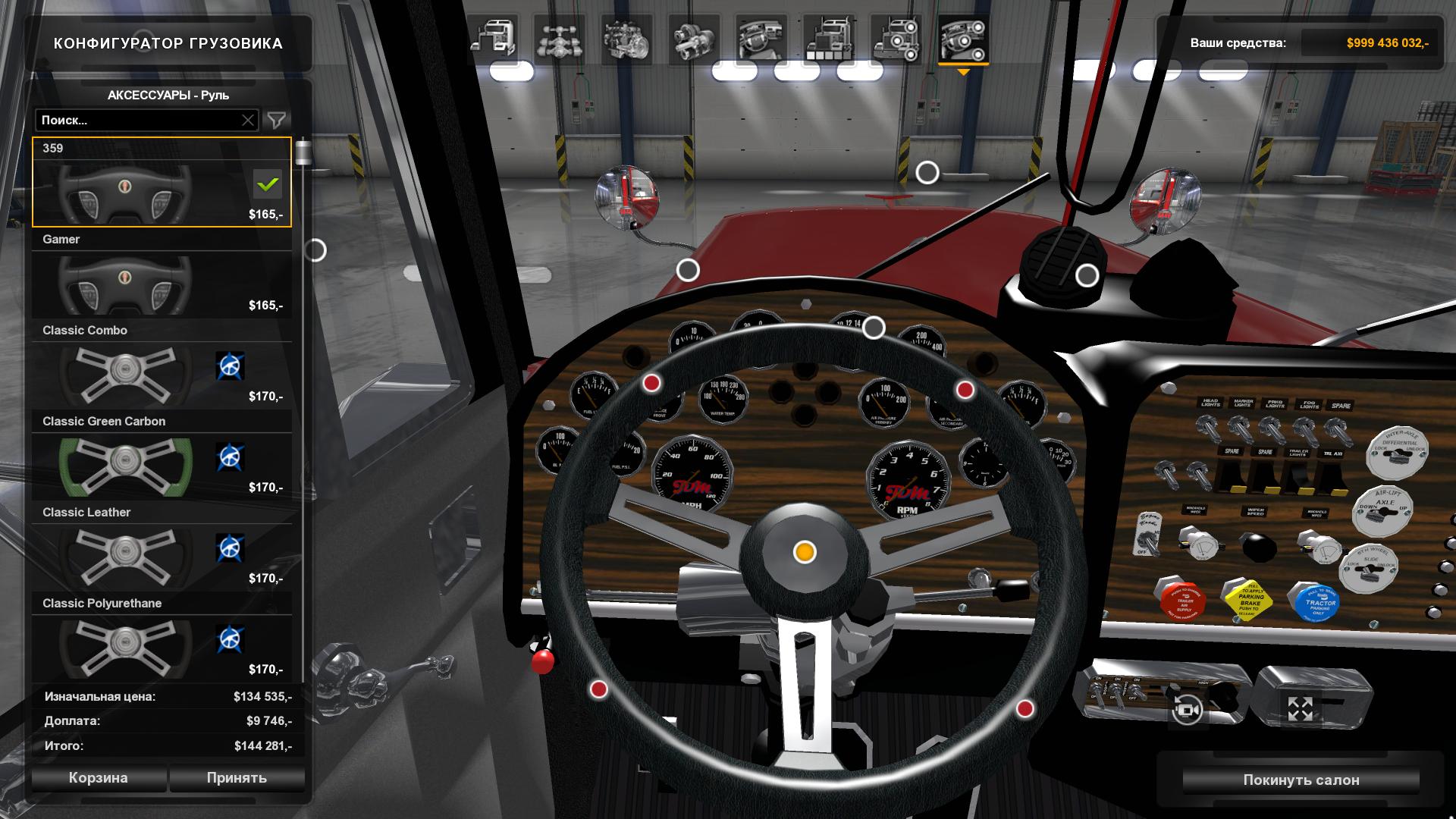Leave the interior via Покинуть салон
Screen dimensions: 1456x819
(1301, 780)
